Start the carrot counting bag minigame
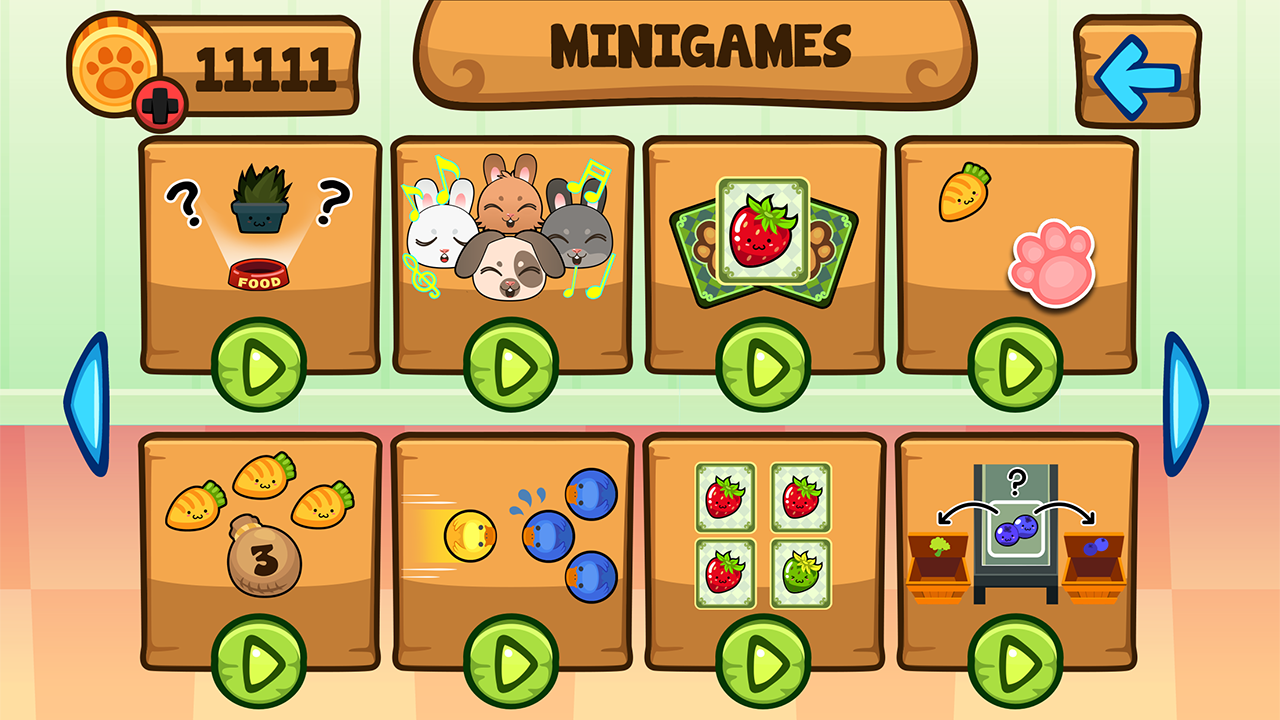This screenshot has height=720, width=1280. 258,660
